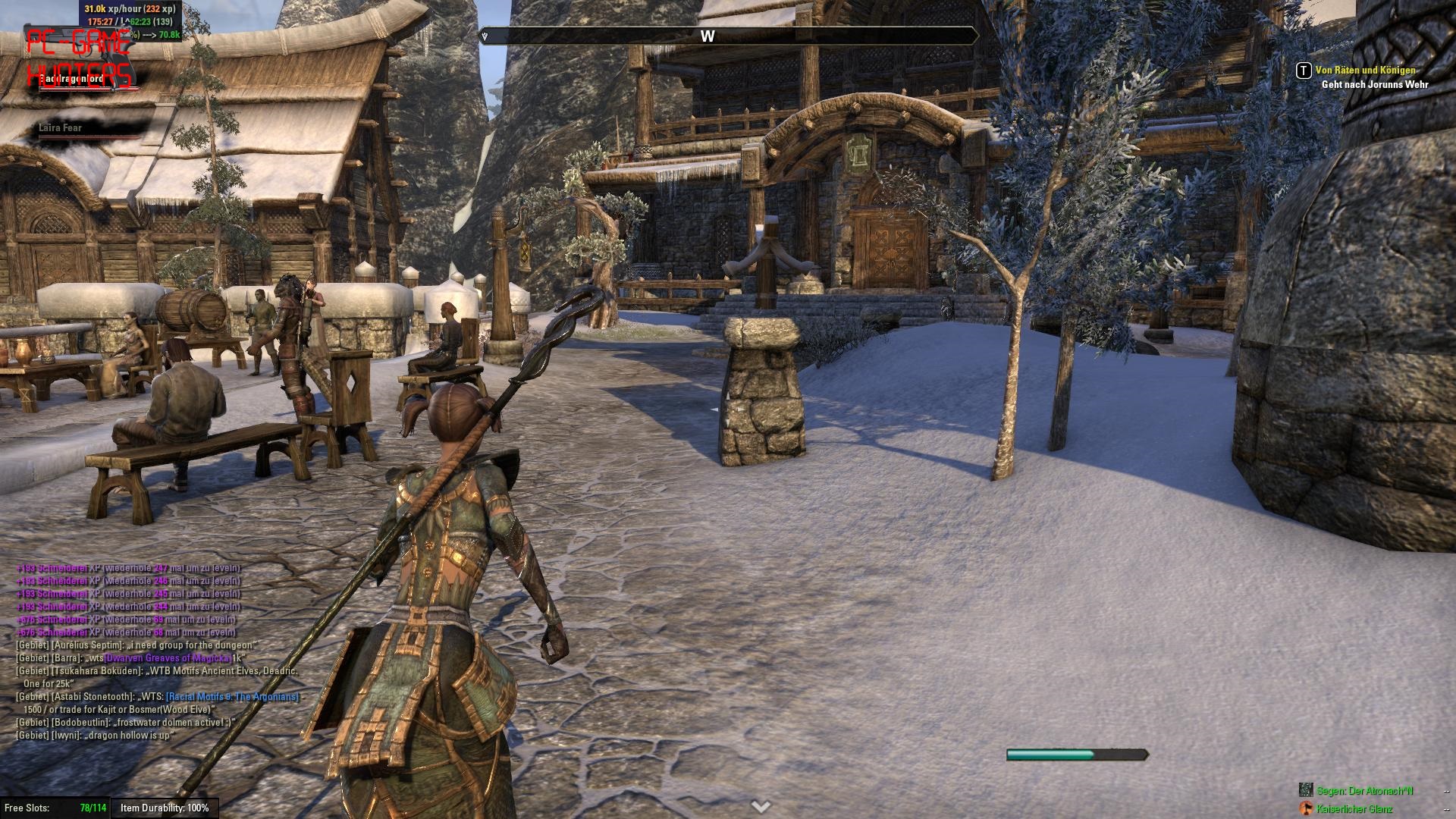Expand the chevron arrow at screen bottom

pos(761,807)
